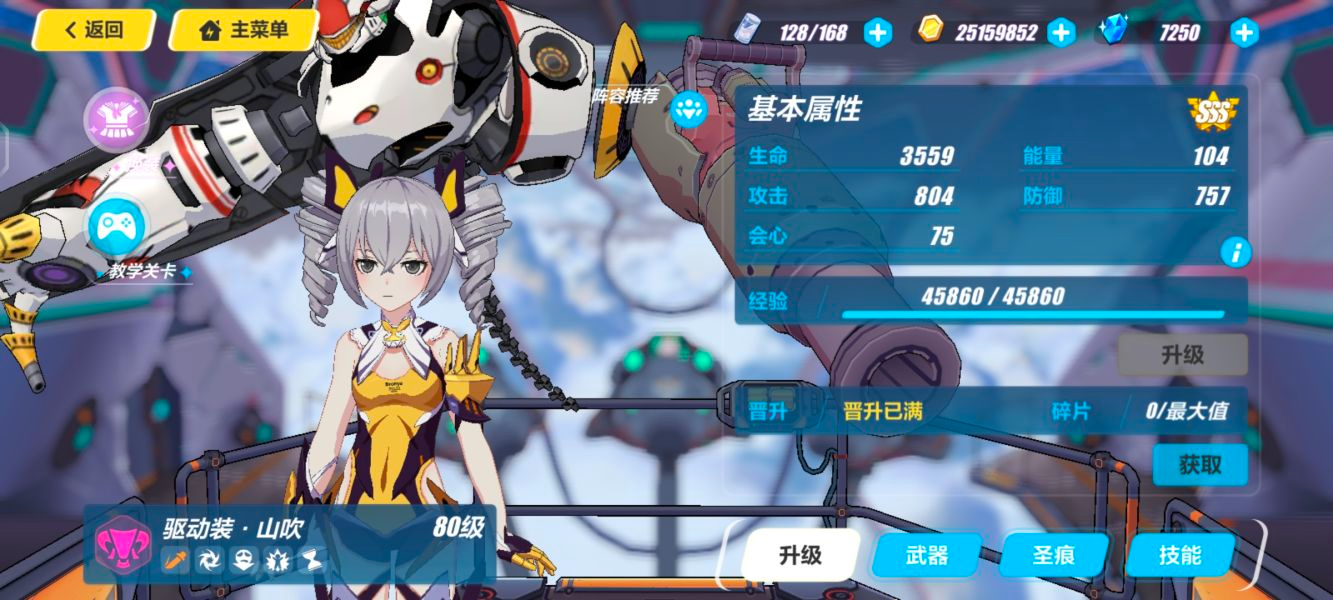Open the 教学关卡 tutorial stage icon
Screen dimensions: 1333x600
[x=116, y=229]
